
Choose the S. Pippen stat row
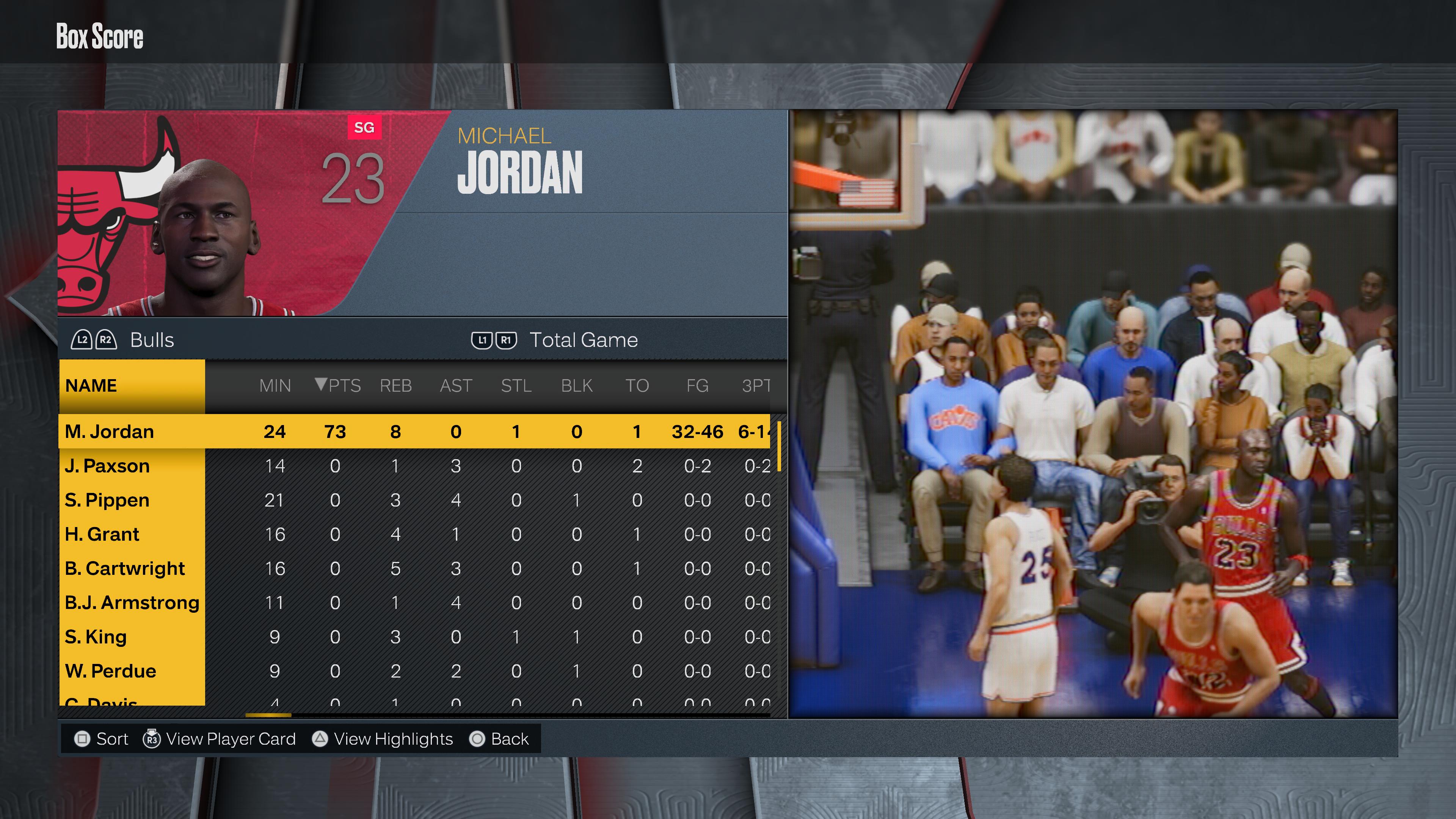[107, 500]
